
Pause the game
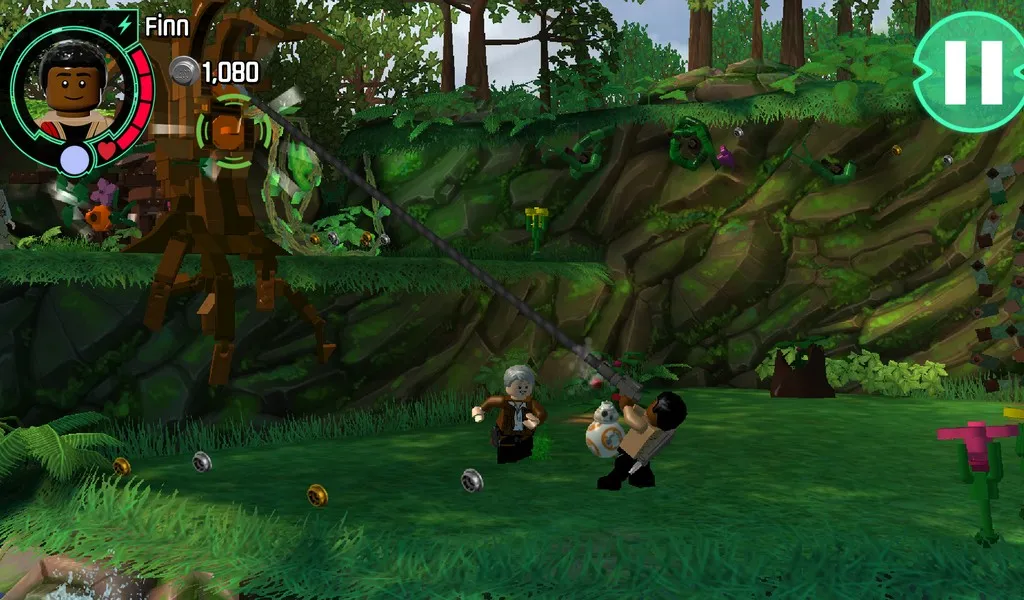point(968,72)
